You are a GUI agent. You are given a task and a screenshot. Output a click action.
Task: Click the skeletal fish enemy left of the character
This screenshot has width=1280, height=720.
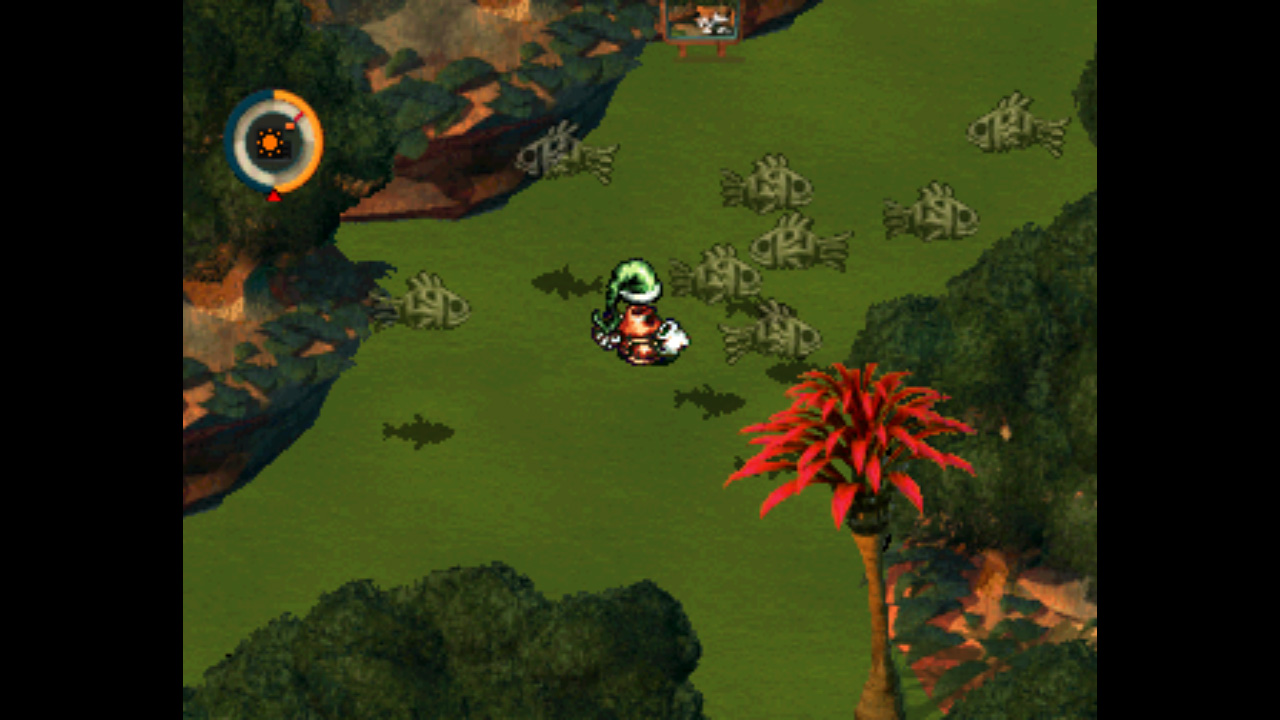coord(432,300)
